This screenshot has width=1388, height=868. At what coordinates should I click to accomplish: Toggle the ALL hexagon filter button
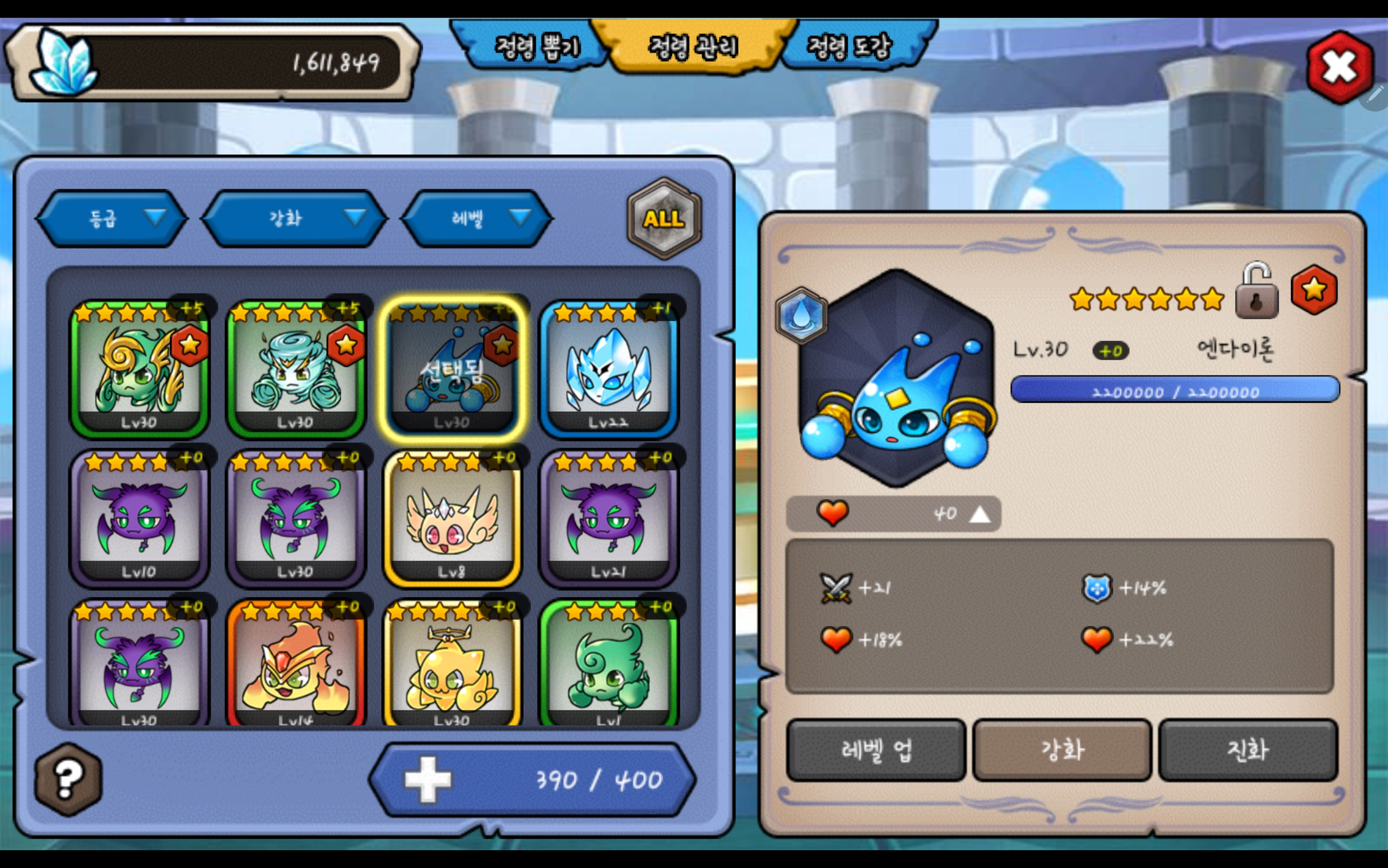click(664, 218)
